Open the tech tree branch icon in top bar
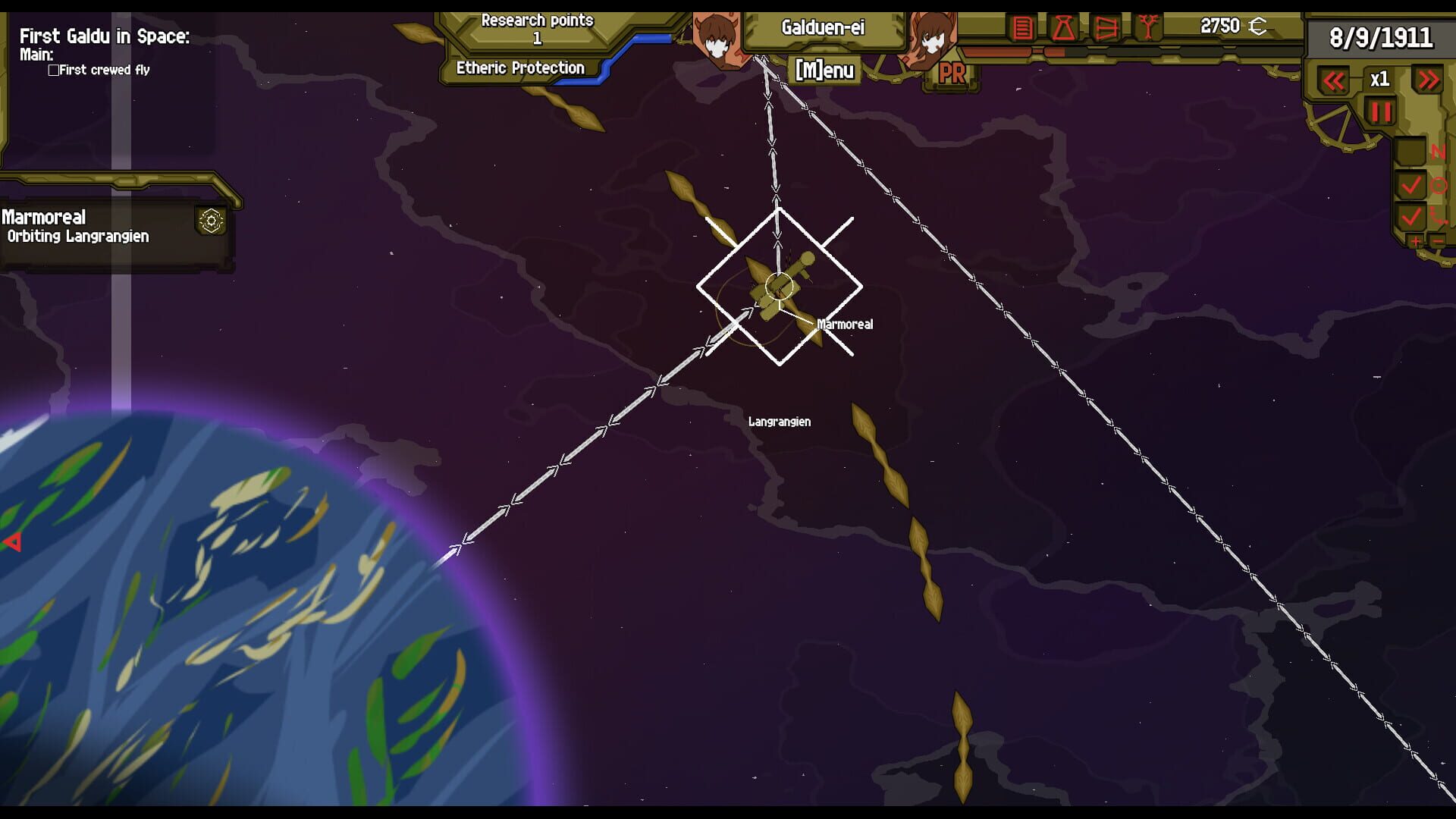The height and width of the screenshot is (819, 1456). coord(1149,27)
